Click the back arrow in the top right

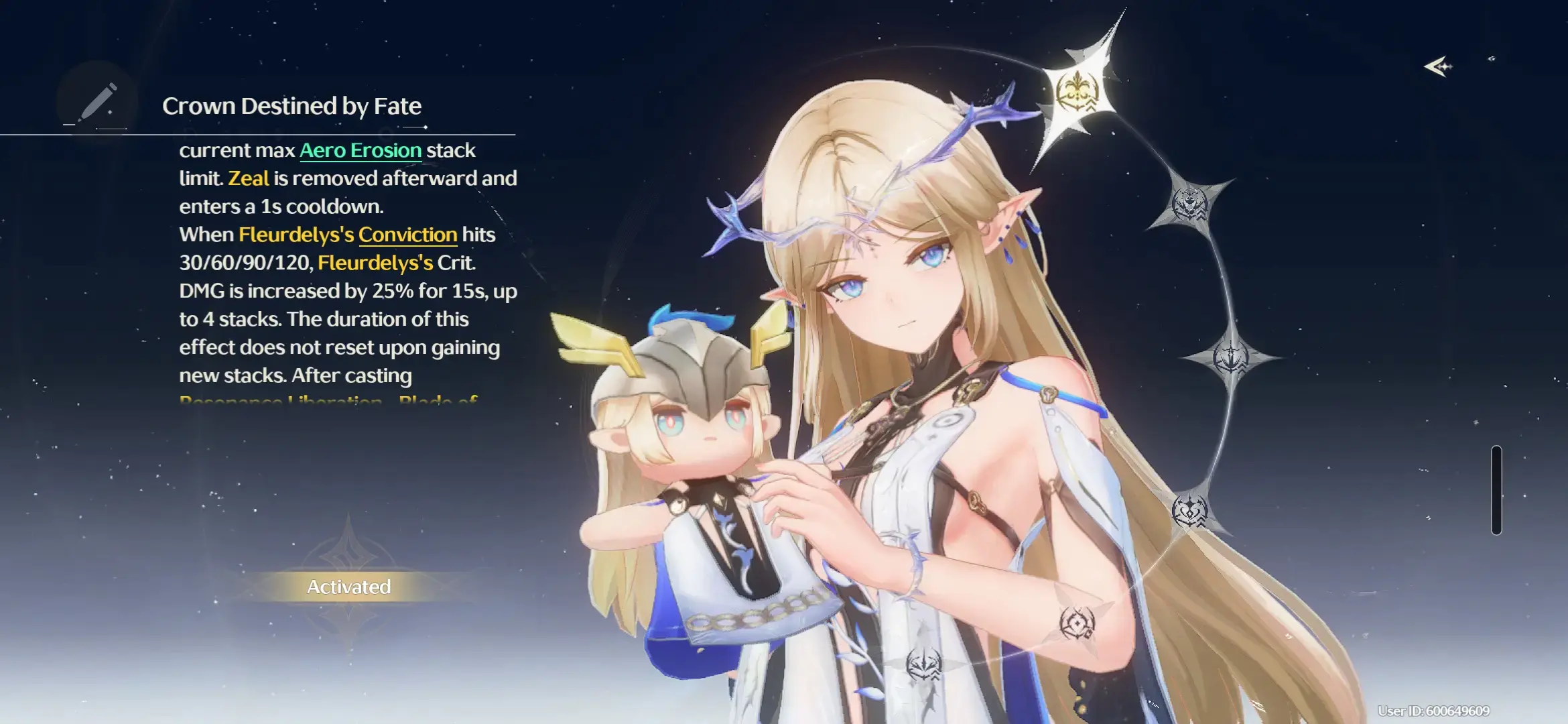(x=1437, y=66)
